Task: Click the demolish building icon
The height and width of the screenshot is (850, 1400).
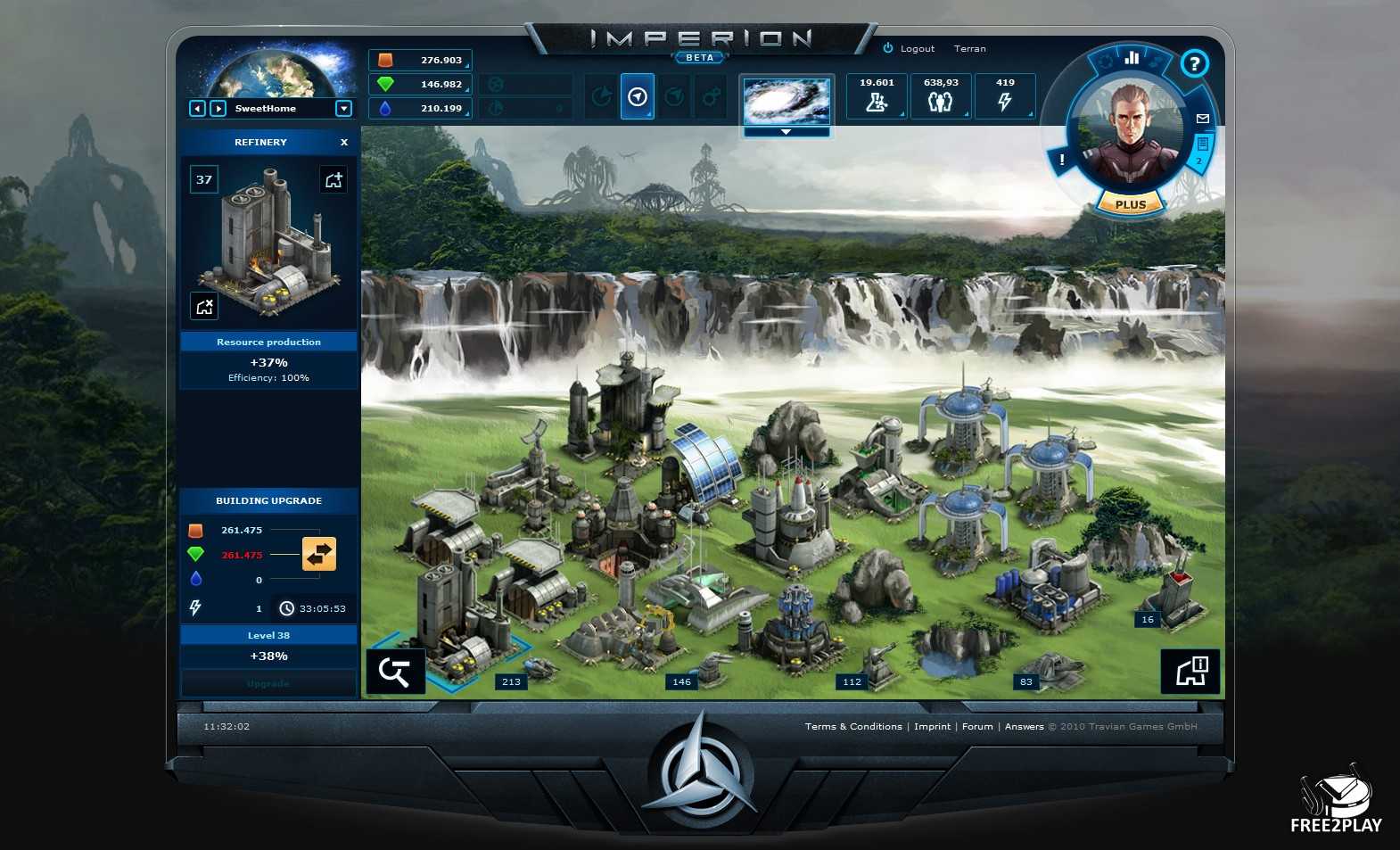Action: [x=204, y=307]
